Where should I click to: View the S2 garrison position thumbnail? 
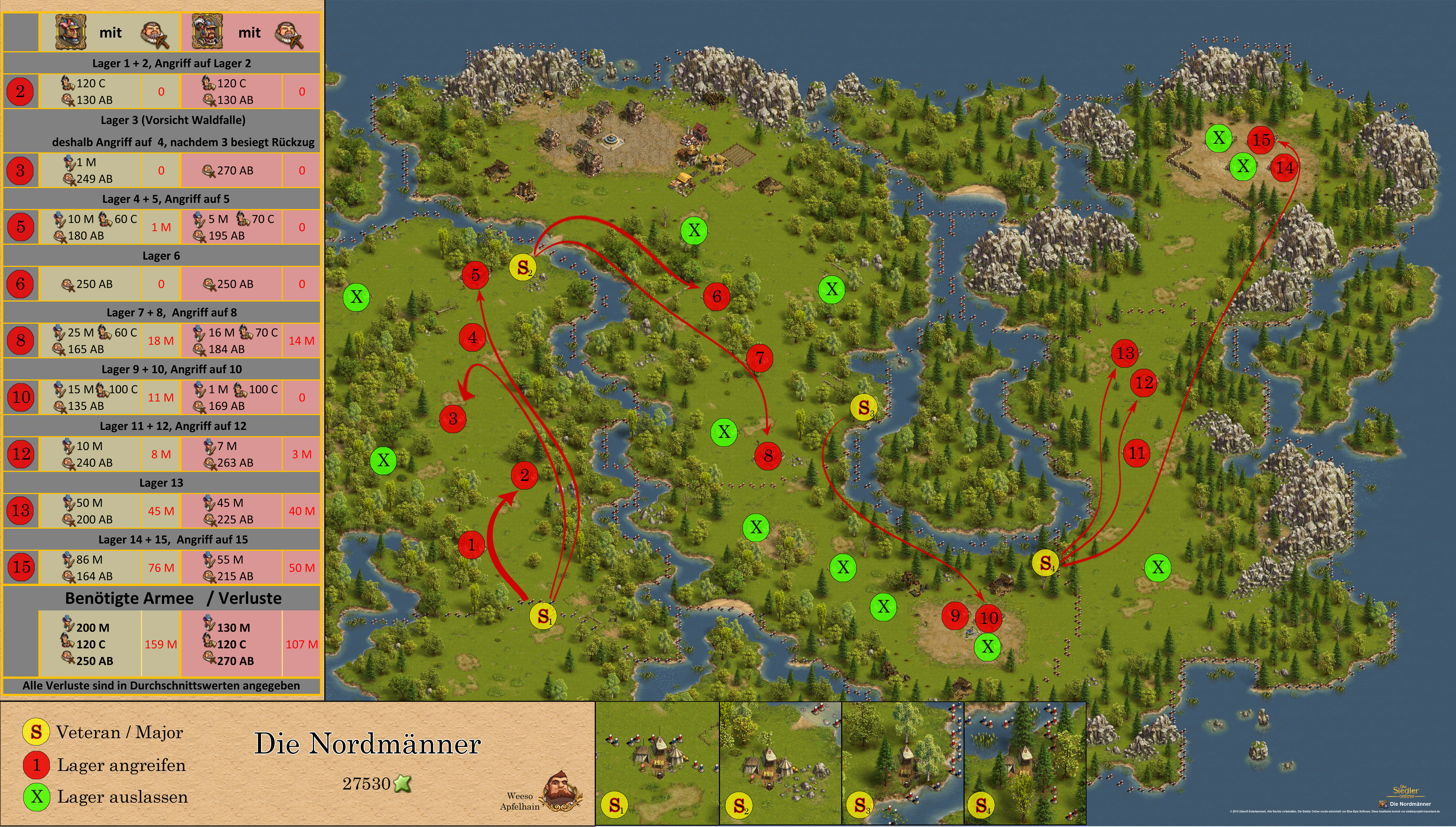coord(780,763)
